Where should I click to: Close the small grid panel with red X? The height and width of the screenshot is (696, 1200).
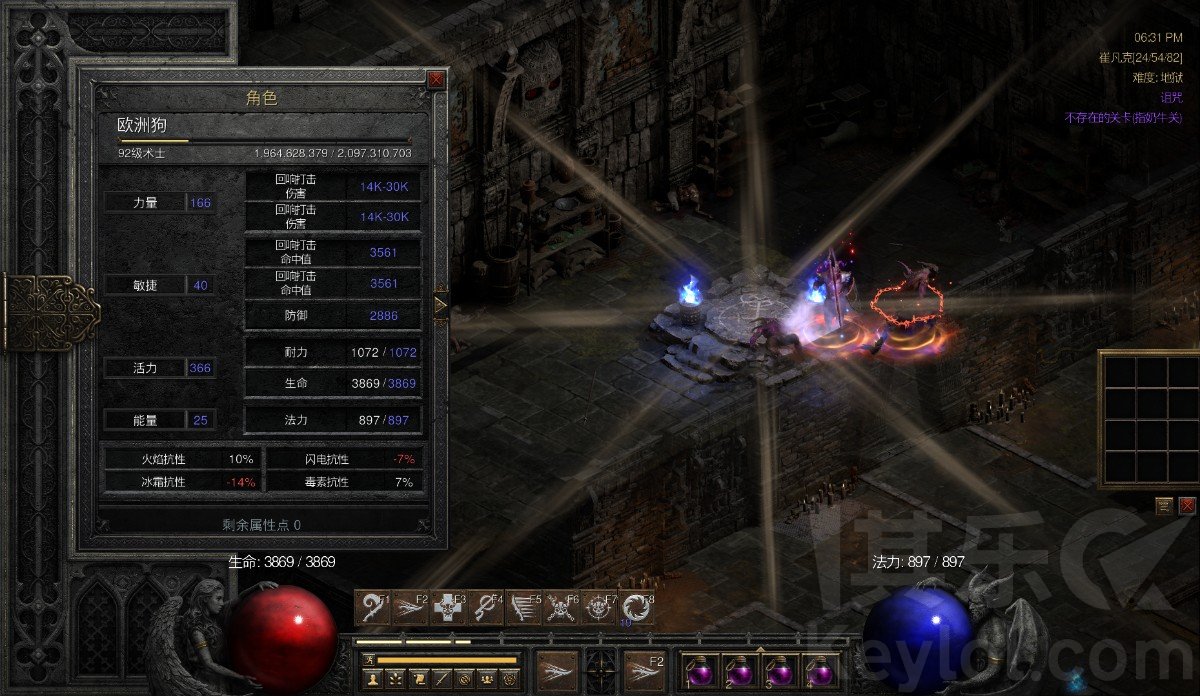coord(1187,505)
